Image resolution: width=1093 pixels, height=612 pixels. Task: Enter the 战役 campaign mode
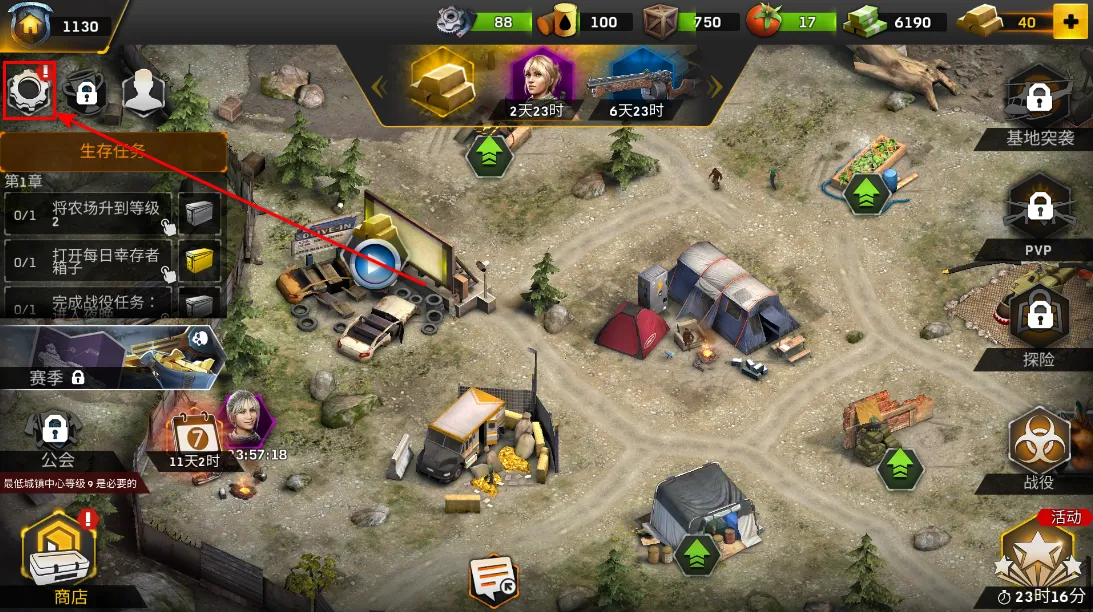1039,448
